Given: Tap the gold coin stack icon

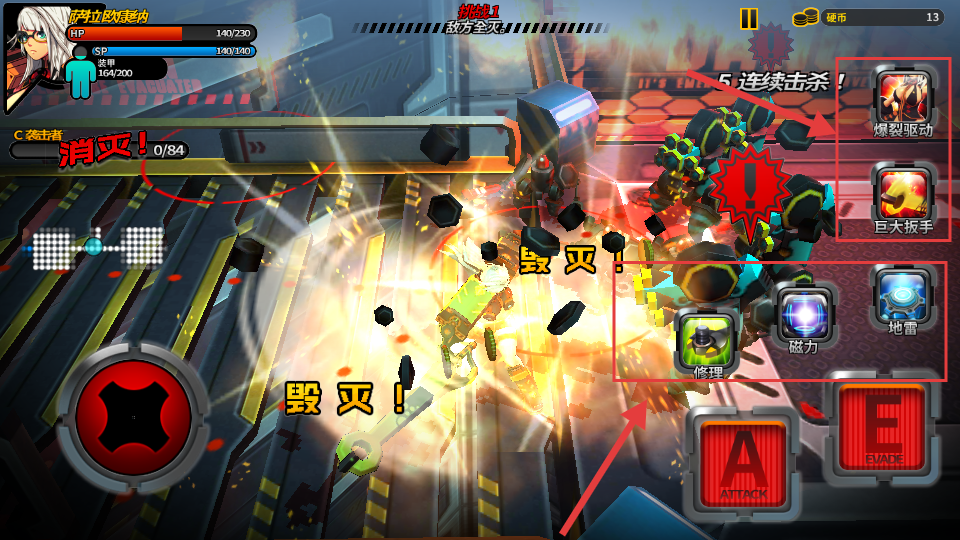Looking at the screenshot, I should click(x=805, y=17).
